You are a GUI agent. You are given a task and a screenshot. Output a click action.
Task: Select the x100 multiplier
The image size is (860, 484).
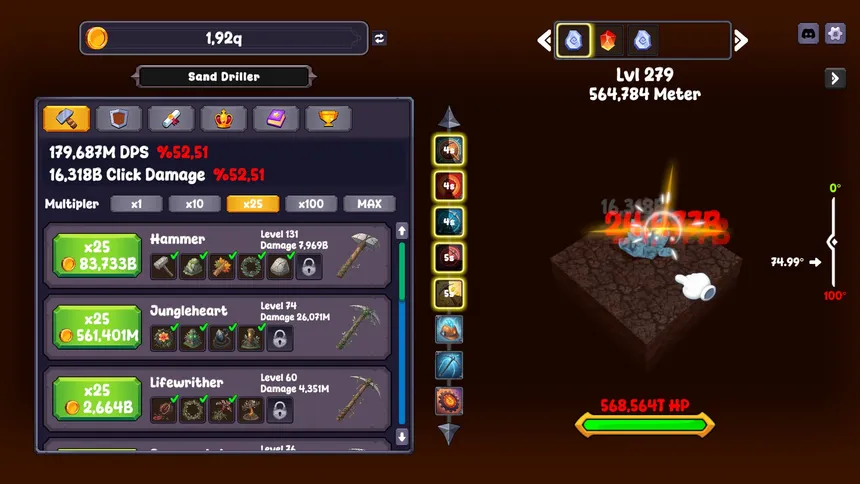point(311,204)
